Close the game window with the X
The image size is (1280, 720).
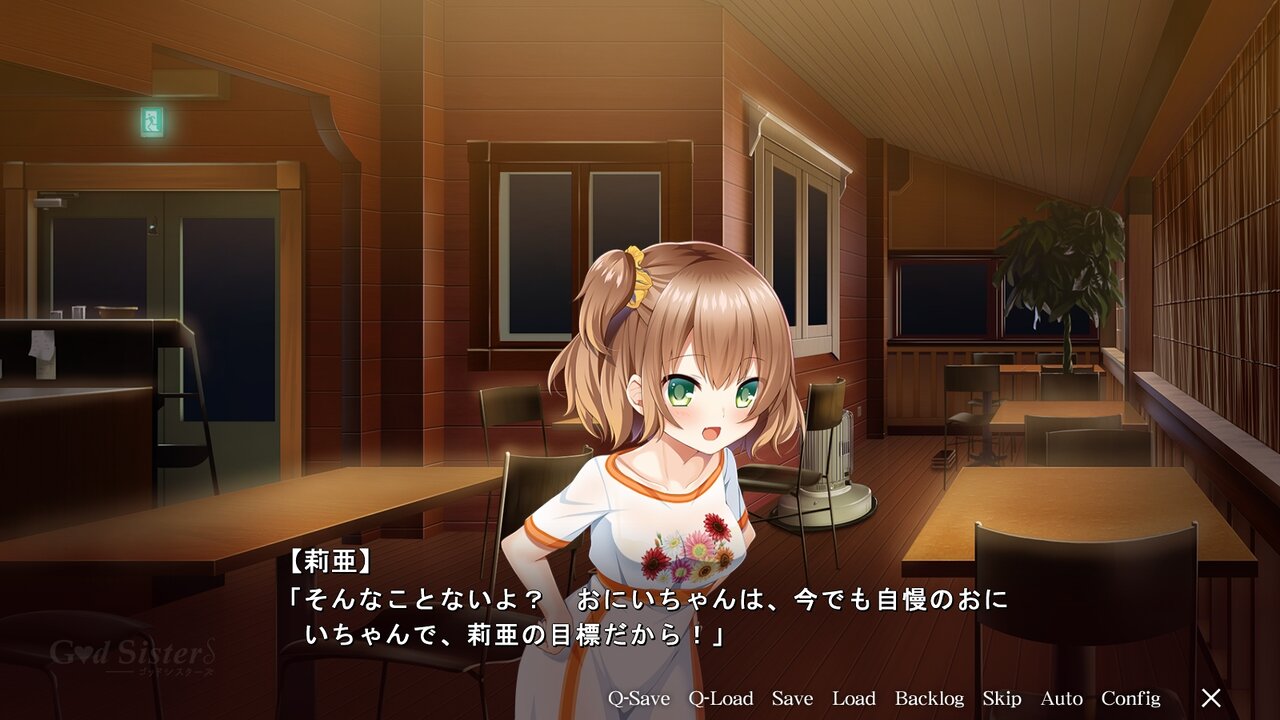(x=1211, y=696)
